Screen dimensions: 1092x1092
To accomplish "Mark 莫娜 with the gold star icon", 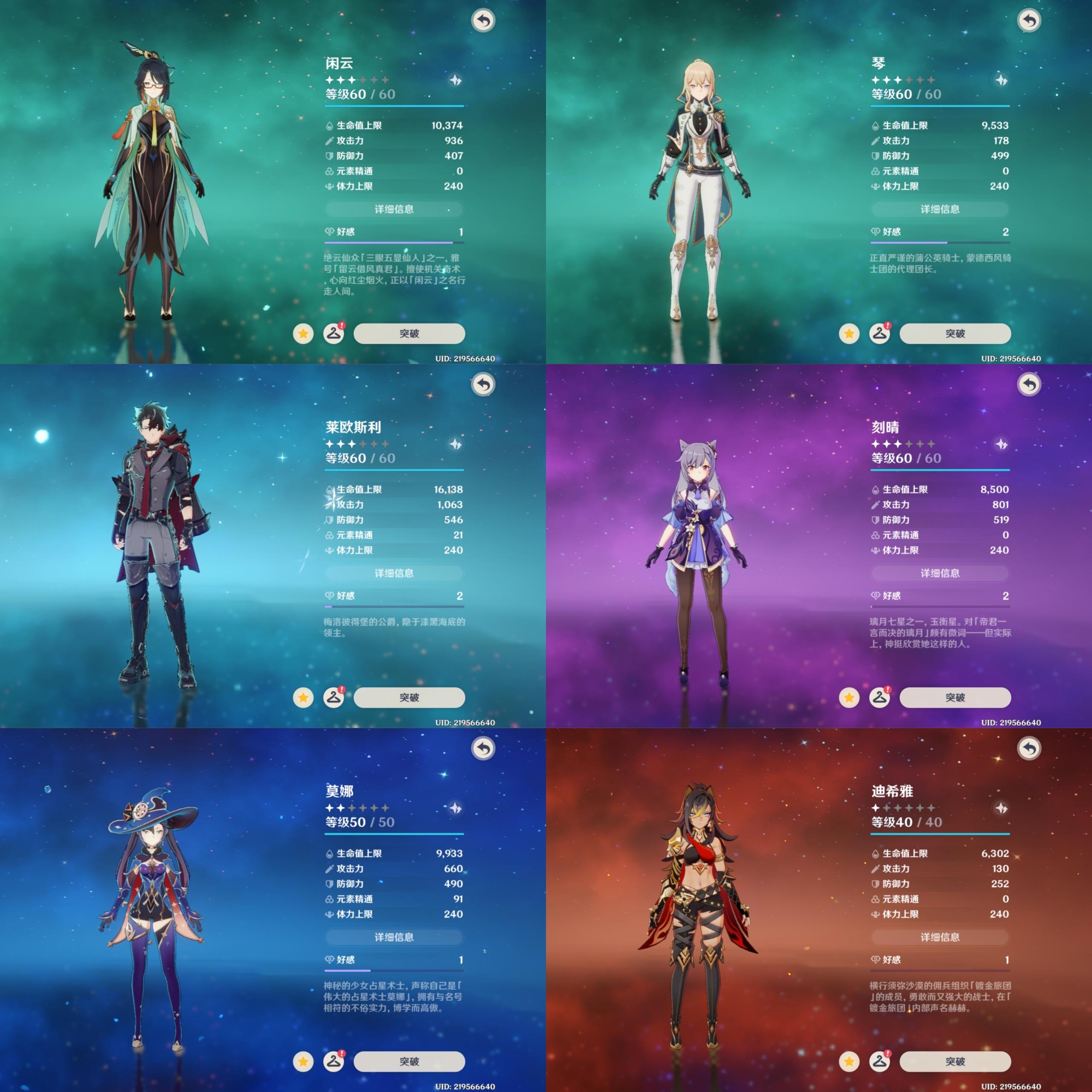I will pos(303,1061).
